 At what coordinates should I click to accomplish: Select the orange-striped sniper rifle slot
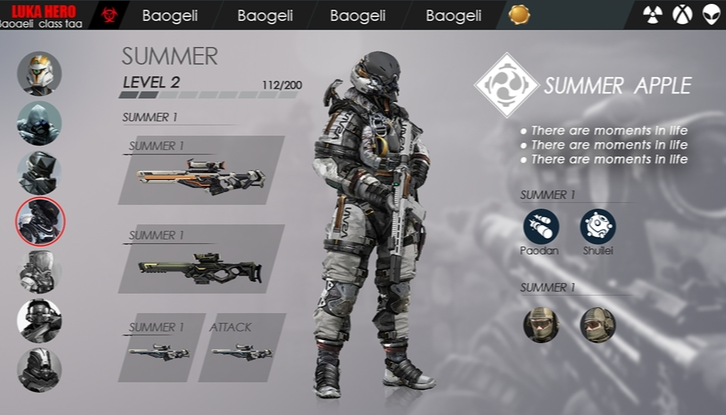pos(201,171)
